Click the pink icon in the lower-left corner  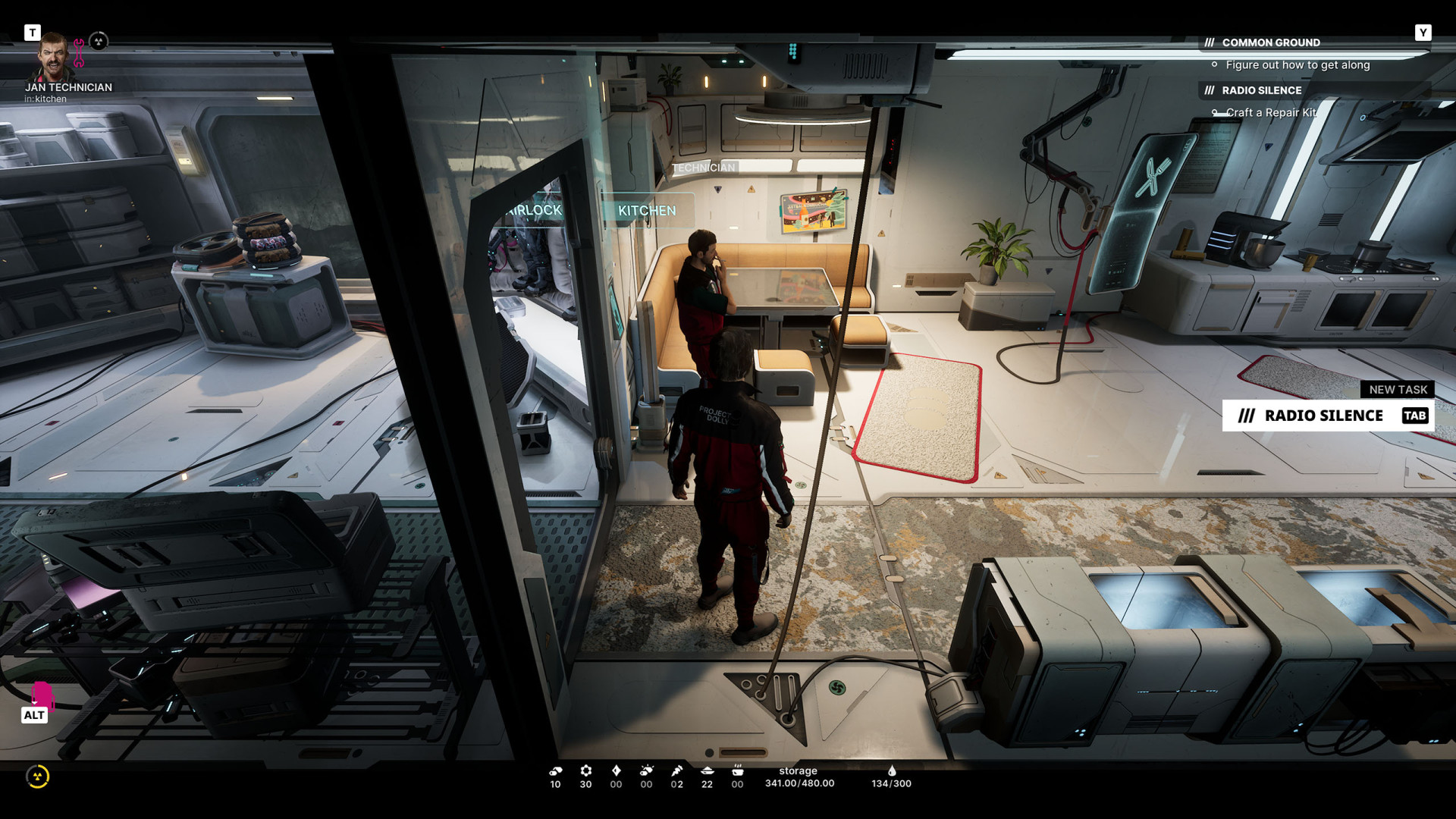(42, 694)
